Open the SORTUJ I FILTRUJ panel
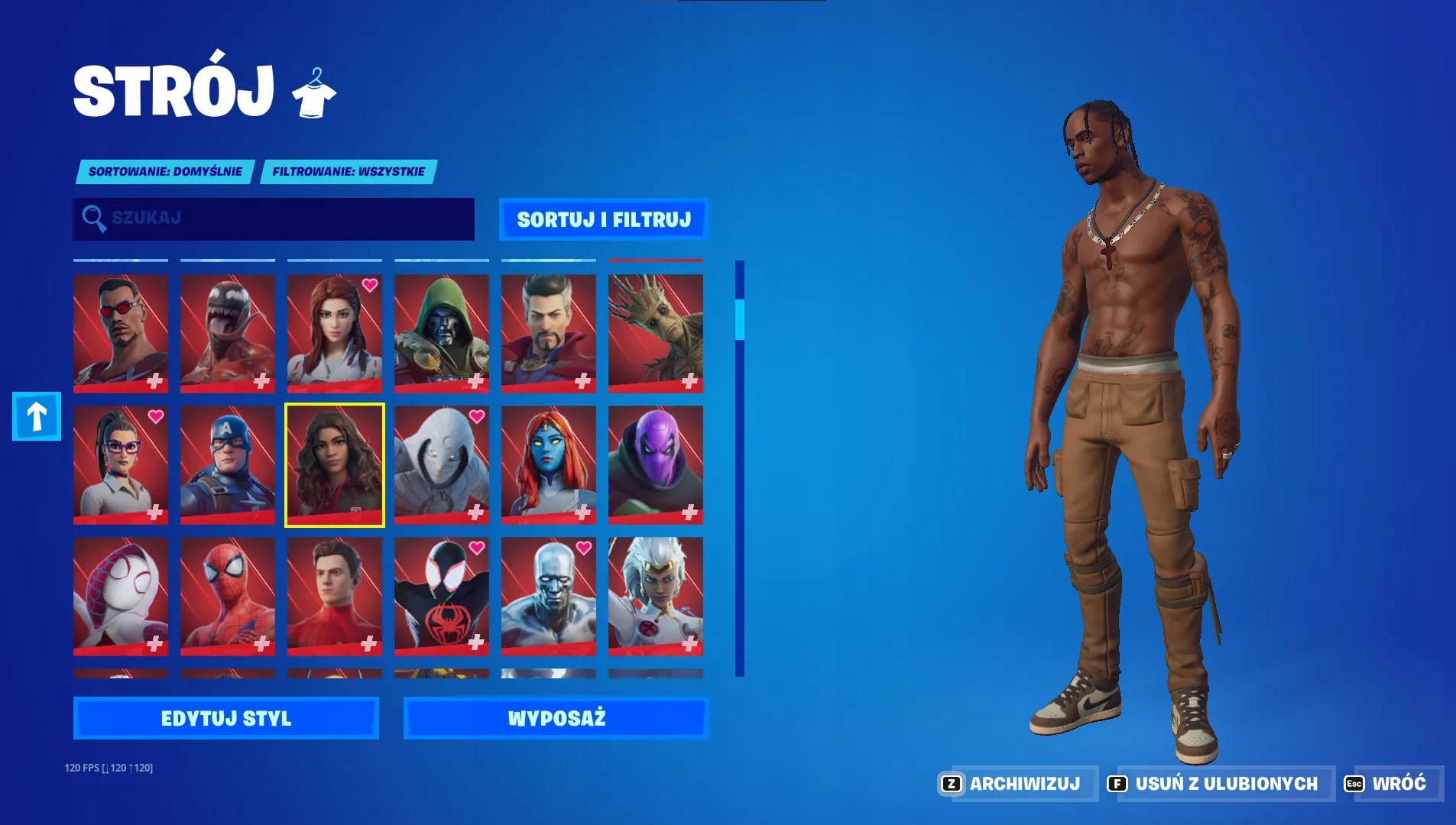 [x=605, y=219]
